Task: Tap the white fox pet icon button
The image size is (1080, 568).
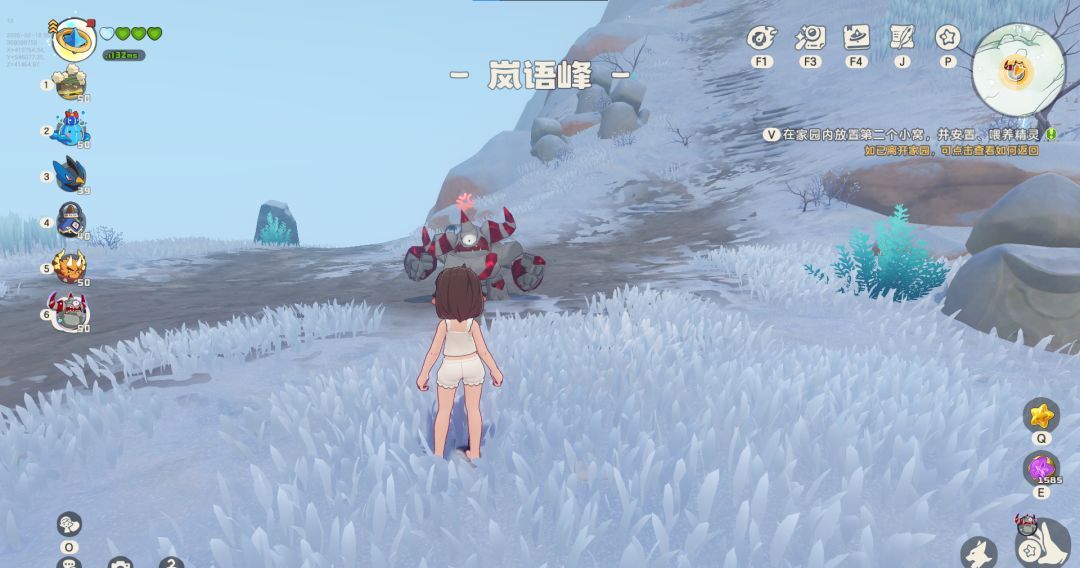Action: pos(979,552)
